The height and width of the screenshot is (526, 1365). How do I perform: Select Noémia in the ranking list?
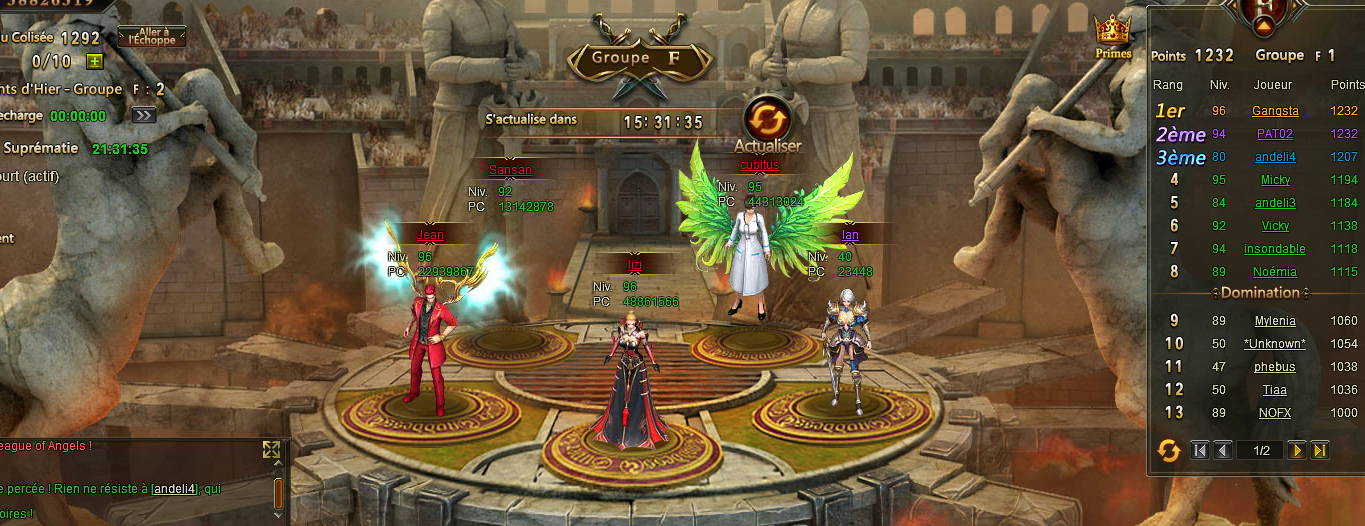pos(1275,272)
